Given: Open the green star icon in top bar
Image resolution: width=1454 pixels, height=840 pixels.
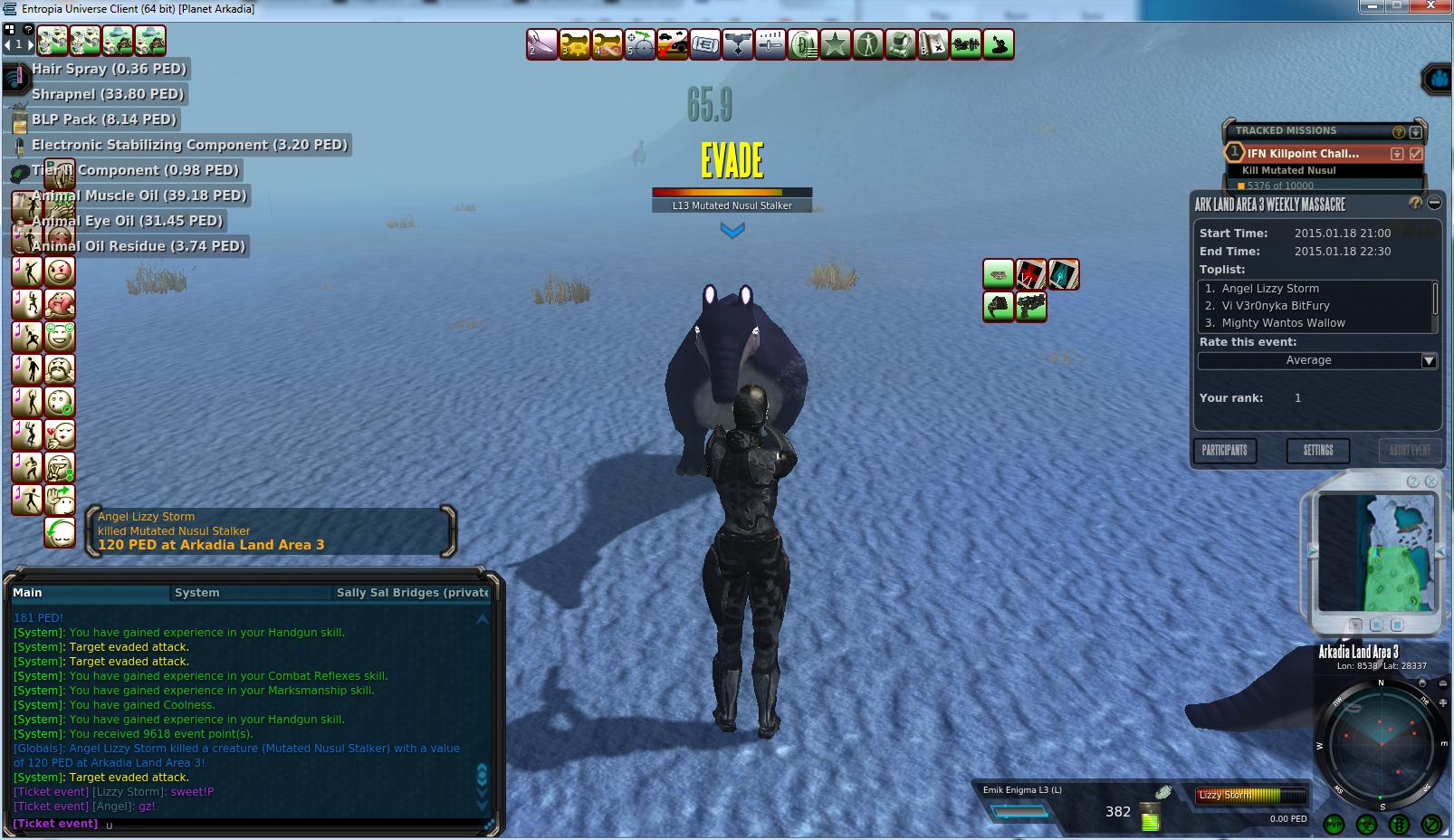Looking at the screenshot, I should (836, 44).
